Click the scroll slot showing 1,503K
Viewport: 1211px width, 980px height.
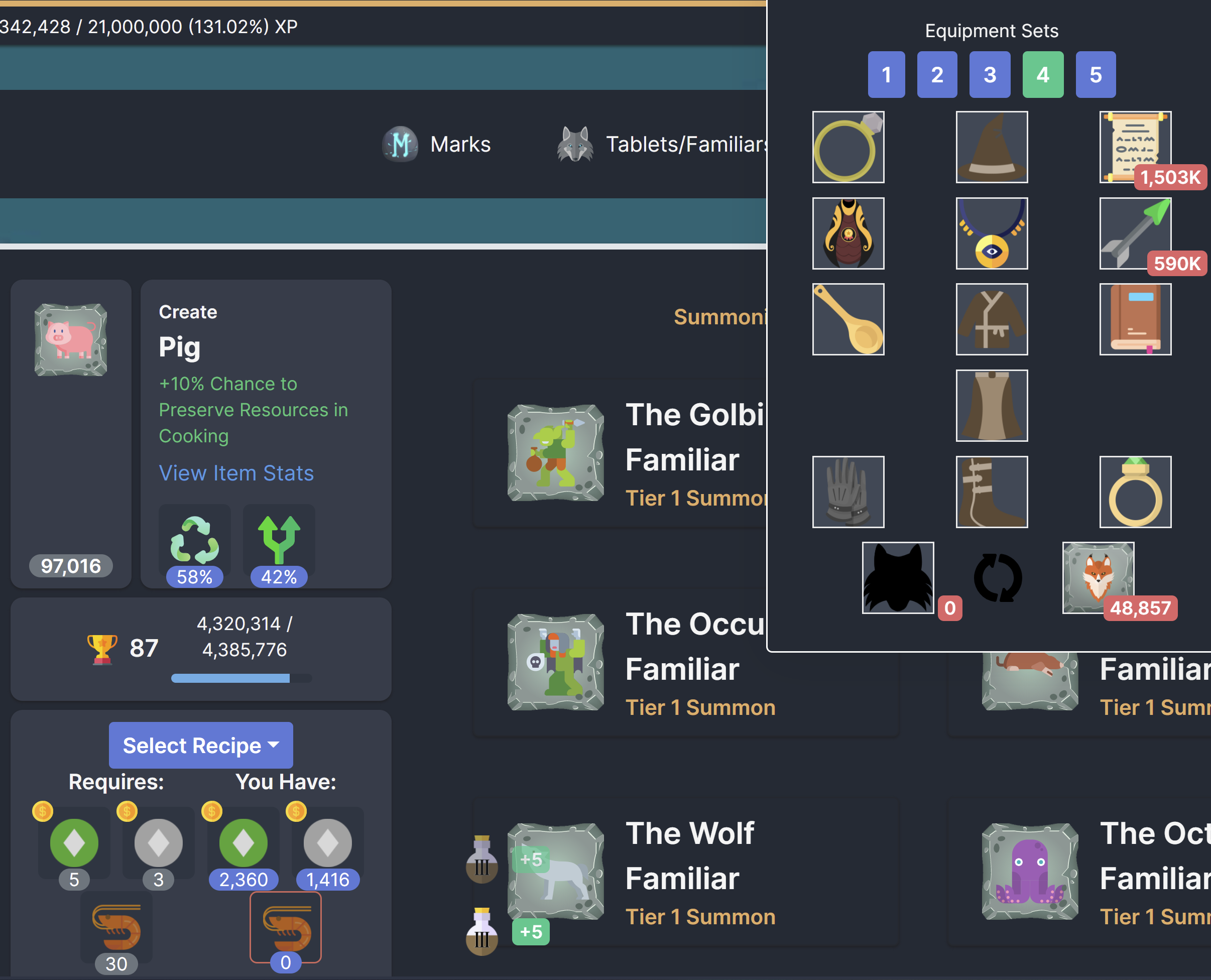pos(1134,147)
